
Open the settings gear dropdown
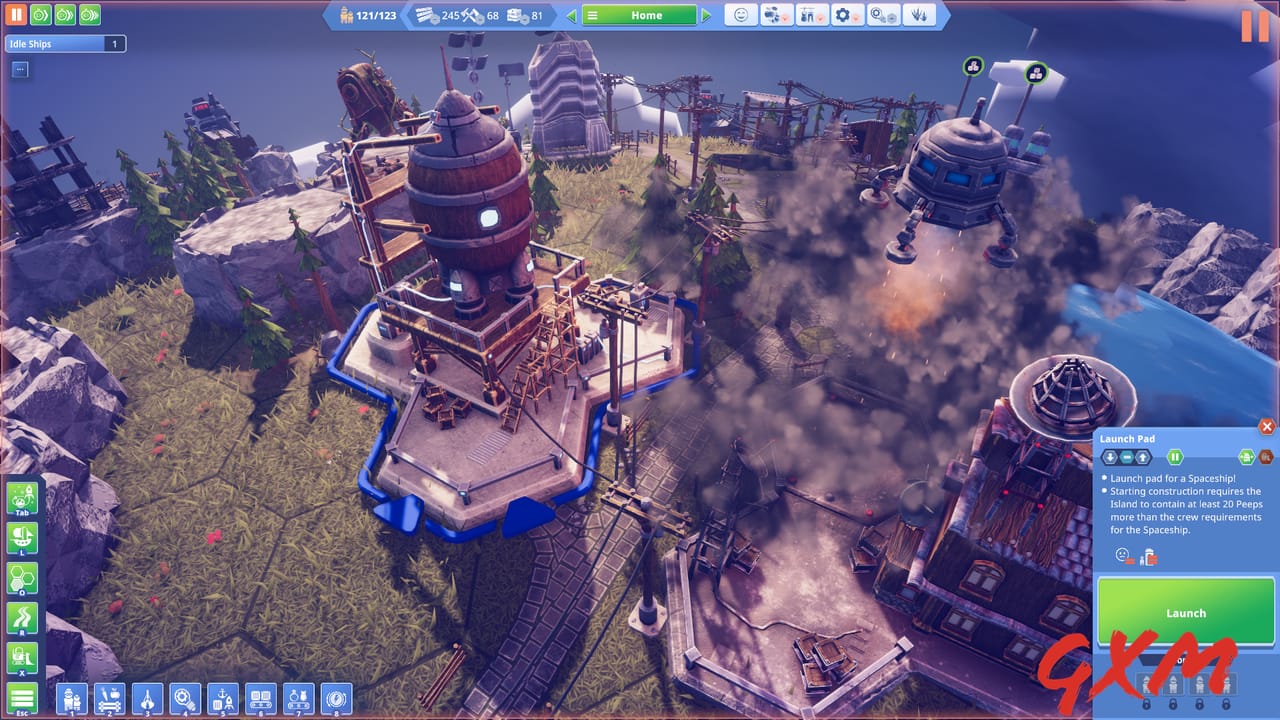click(x=845, y=15)
